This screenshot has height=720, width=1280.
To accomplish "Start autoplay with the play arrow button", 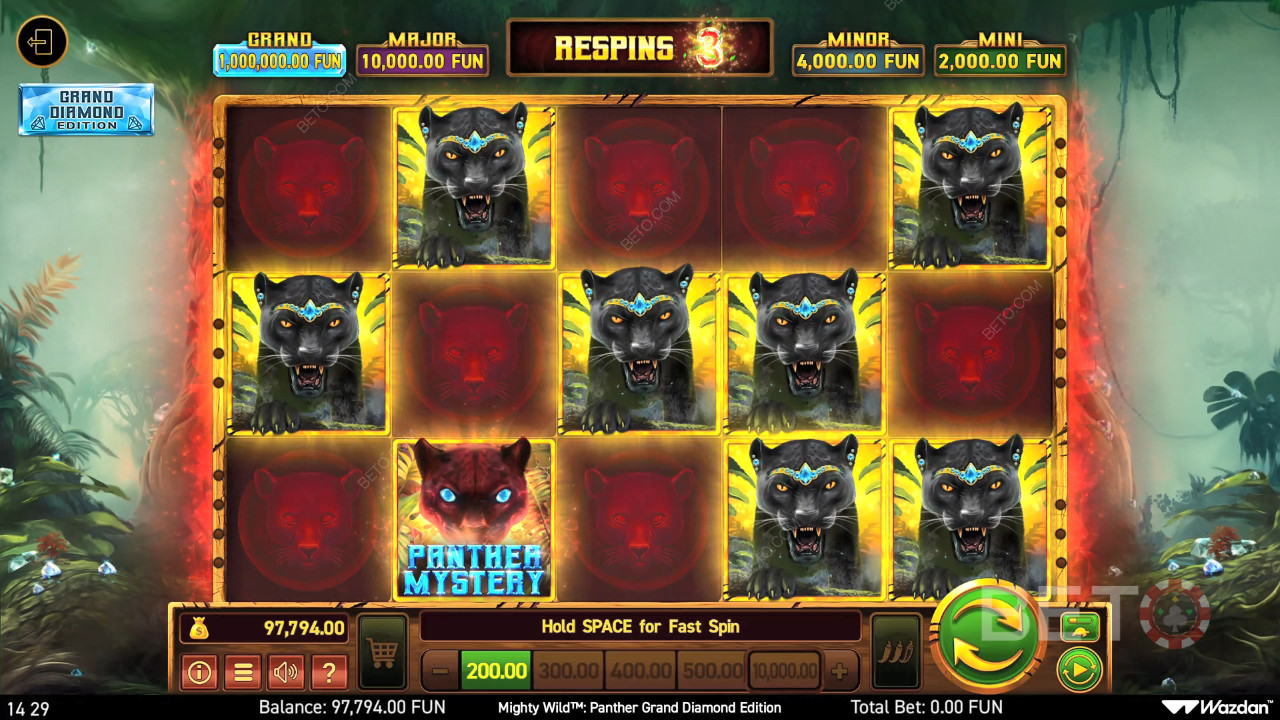I will (1080, 669).
